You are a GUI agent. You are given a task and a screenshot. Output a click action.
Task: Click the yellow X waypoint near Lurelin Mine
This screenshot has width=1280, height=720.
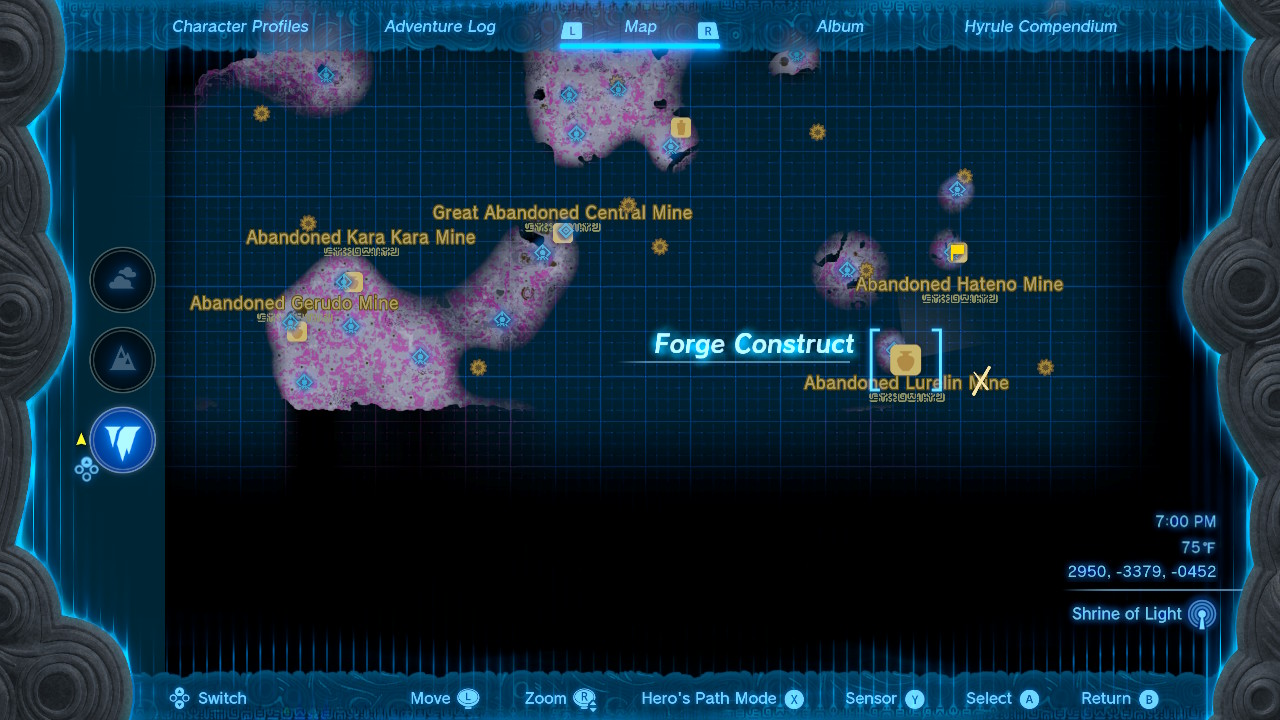click(980, 381)
